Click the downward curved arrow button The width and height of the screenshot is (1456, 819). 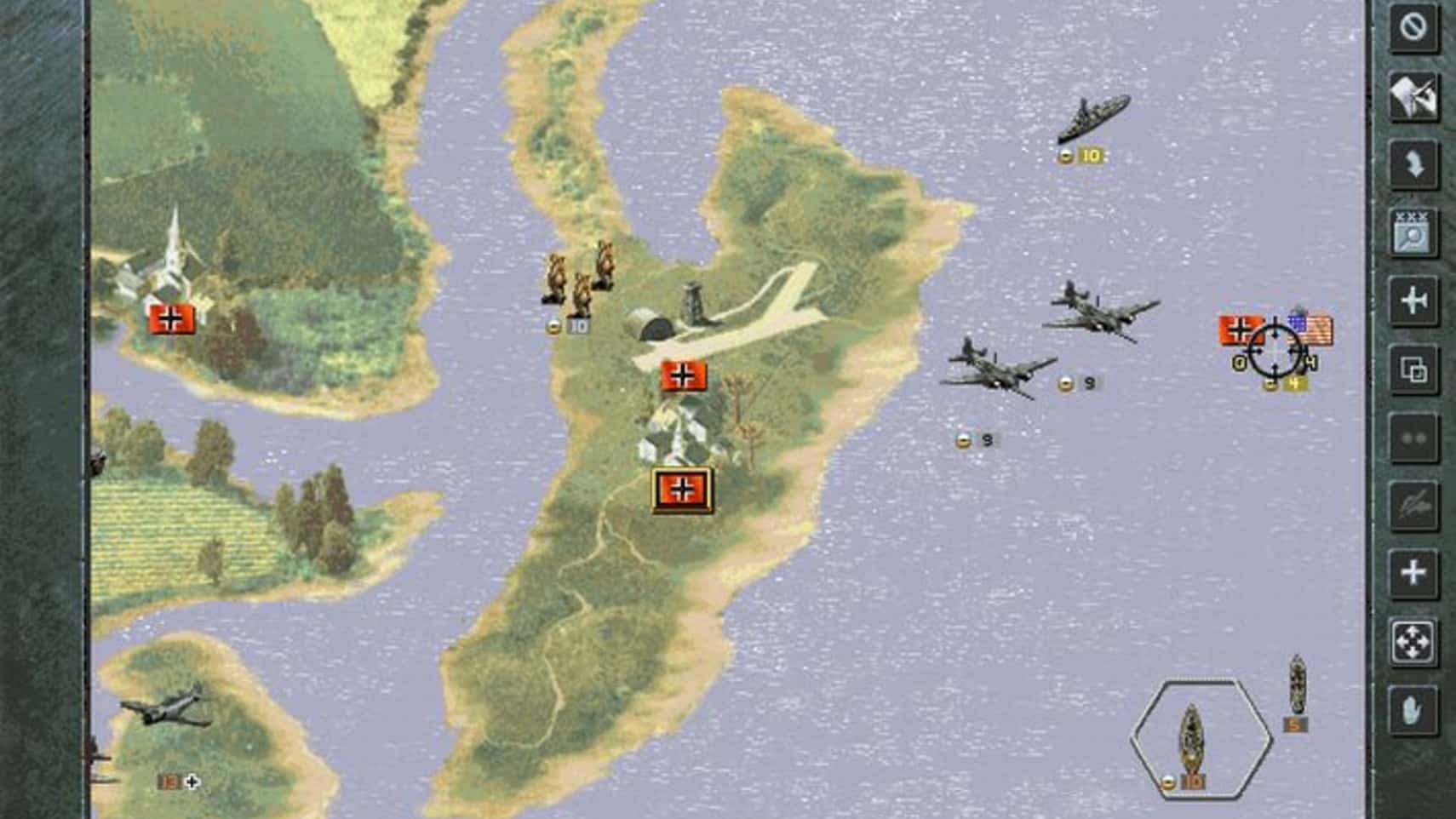(1413, 163)
